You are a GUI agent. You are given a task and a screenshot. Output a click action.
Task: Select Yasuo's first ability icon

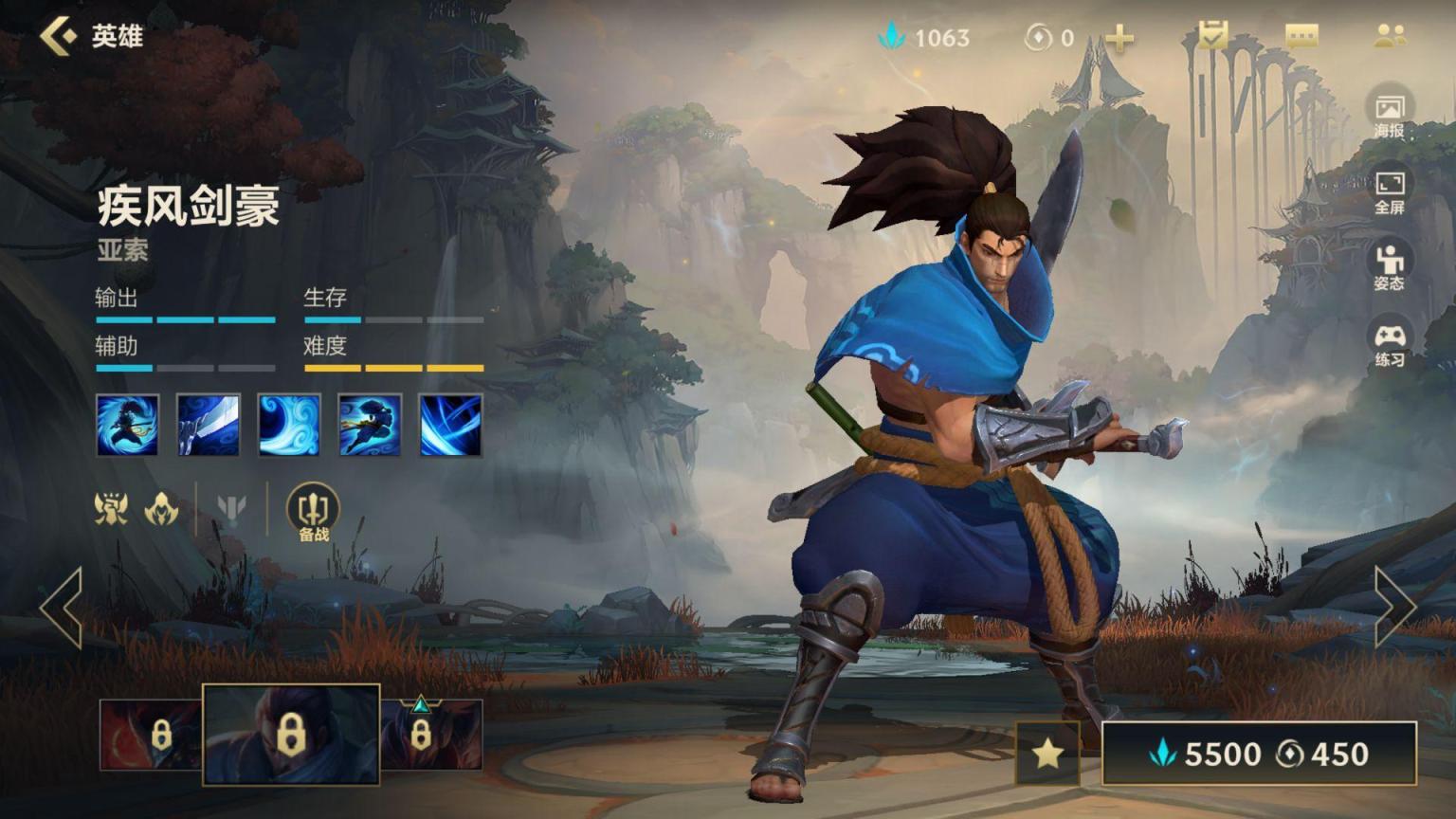pos(128,425)
